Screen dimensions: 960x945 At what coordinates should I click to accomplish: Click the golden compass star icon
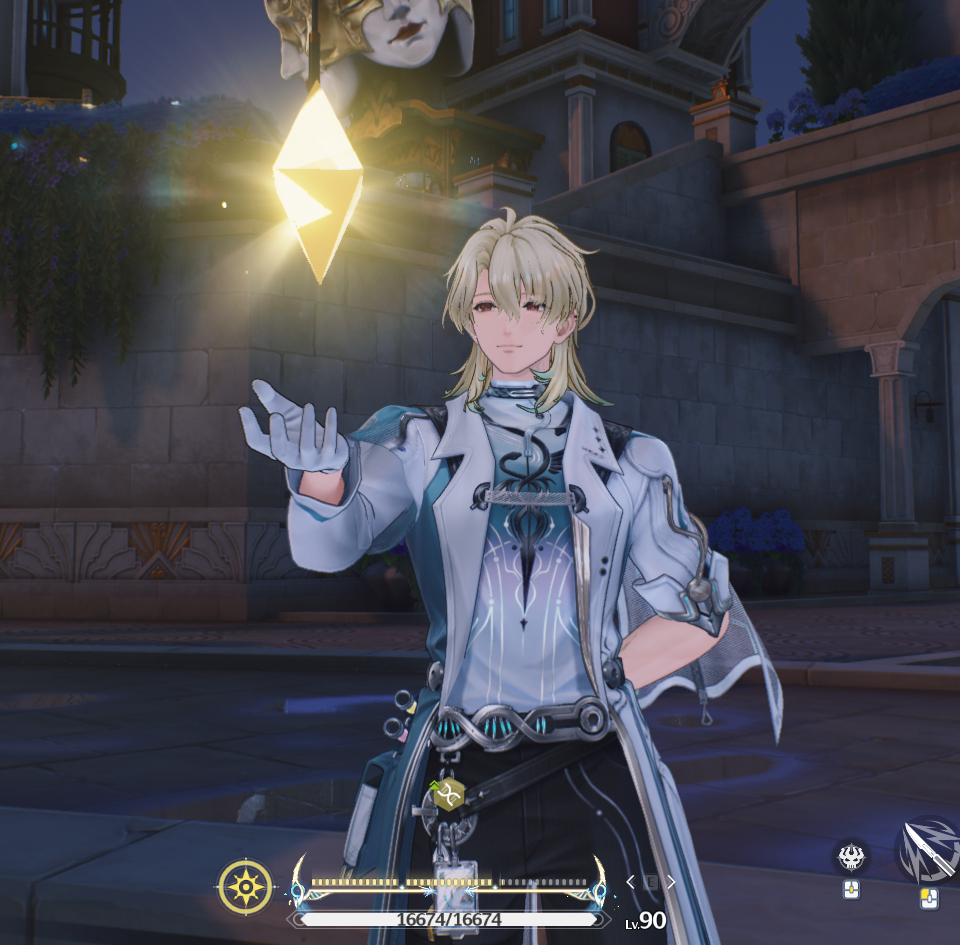(x=245, y=887)
